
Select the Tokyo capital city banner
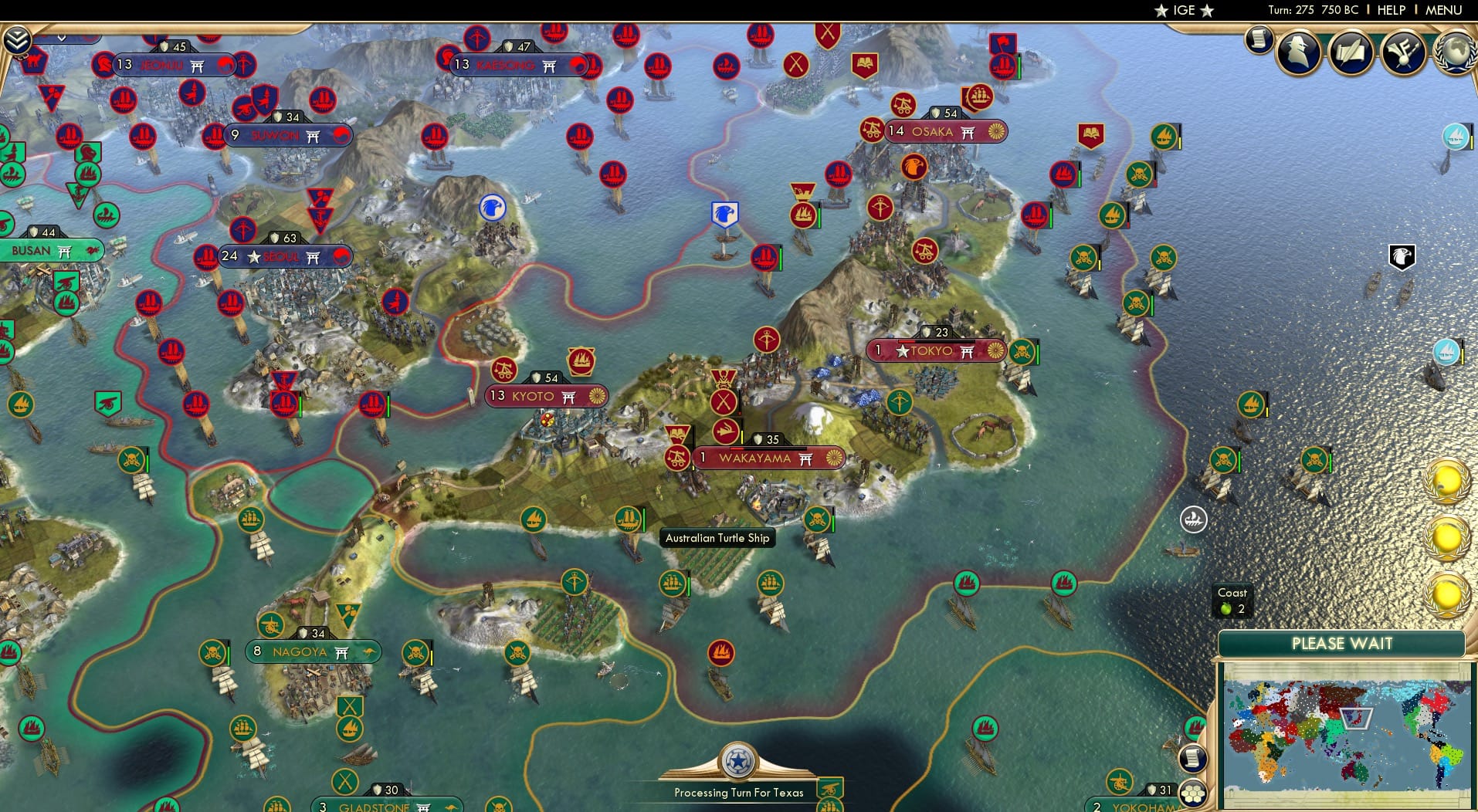[934, 351]
